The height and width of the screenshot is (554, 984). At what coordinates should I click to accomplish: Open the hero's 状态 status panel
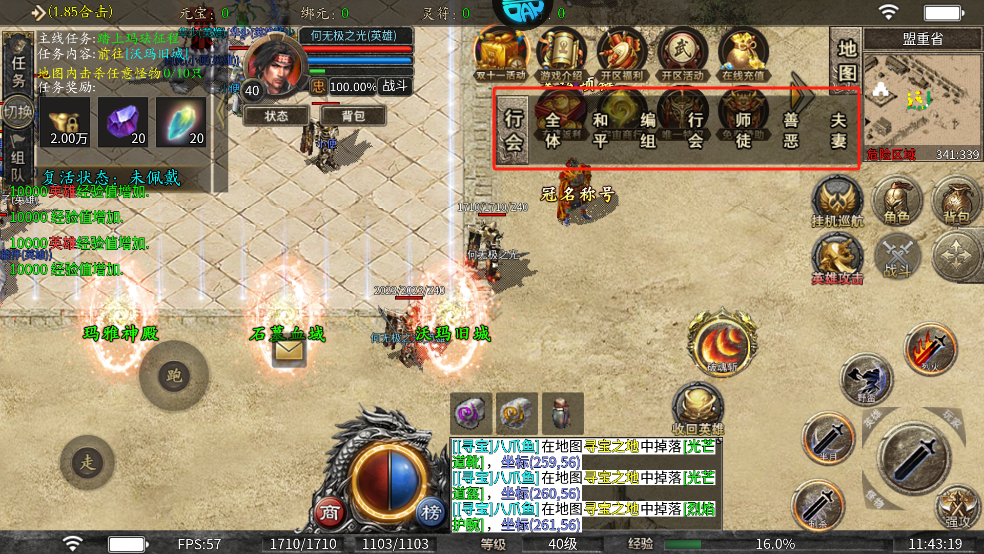[x=275, y=116]
